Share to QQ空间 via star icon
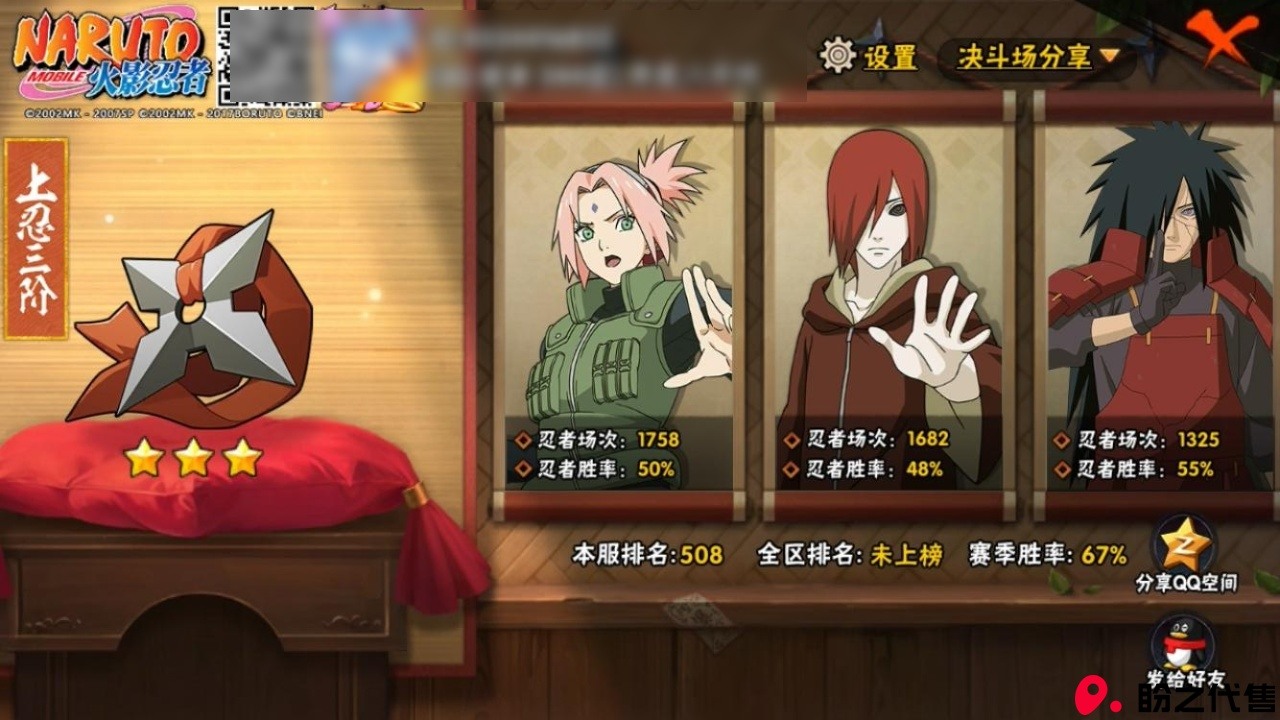This screenshot has height=720, width=1280. pos(1185,546)
